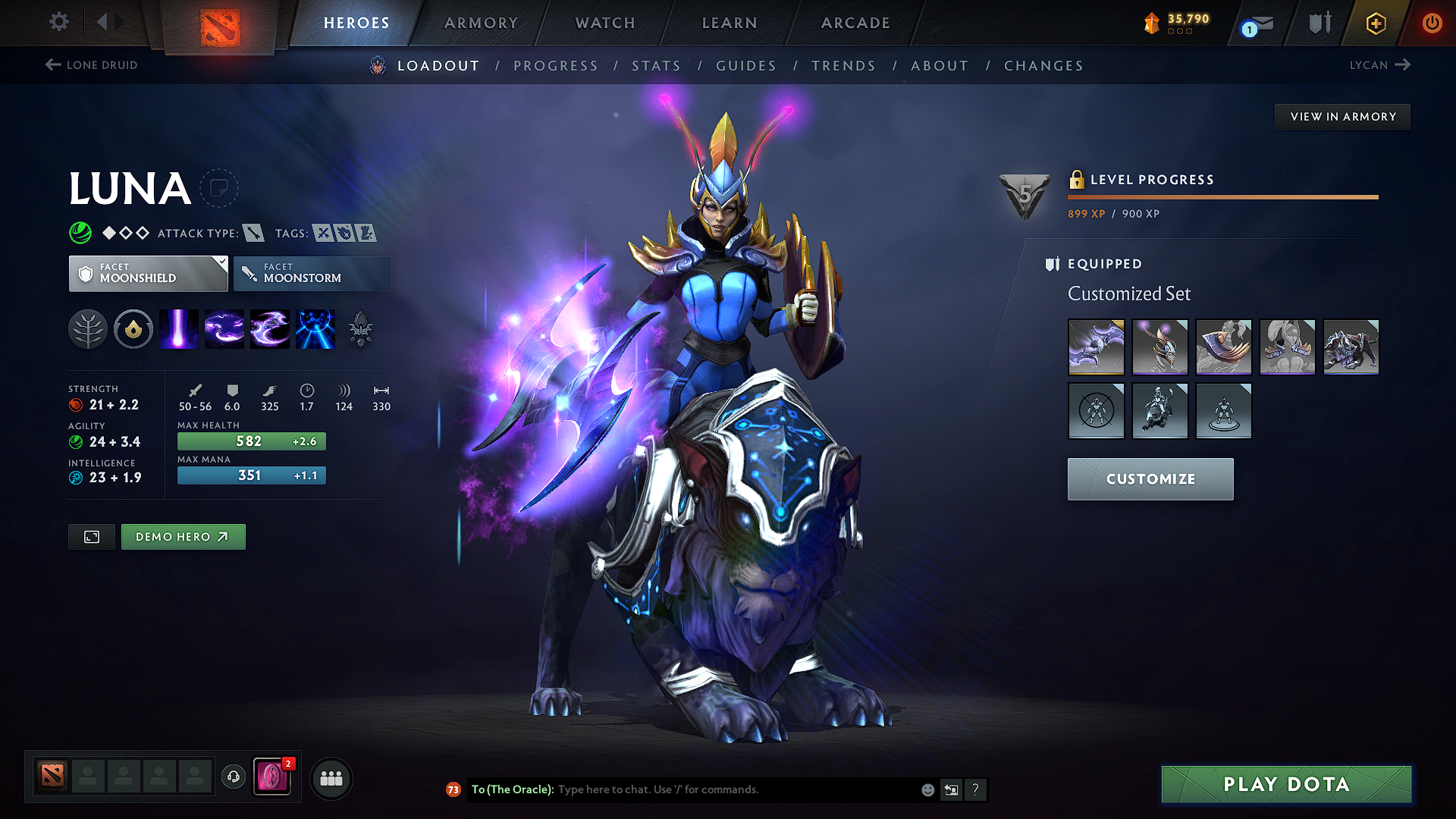Click the social friends list icon
This screenshot has height=819, width=1456.
(x=331, y=777)
